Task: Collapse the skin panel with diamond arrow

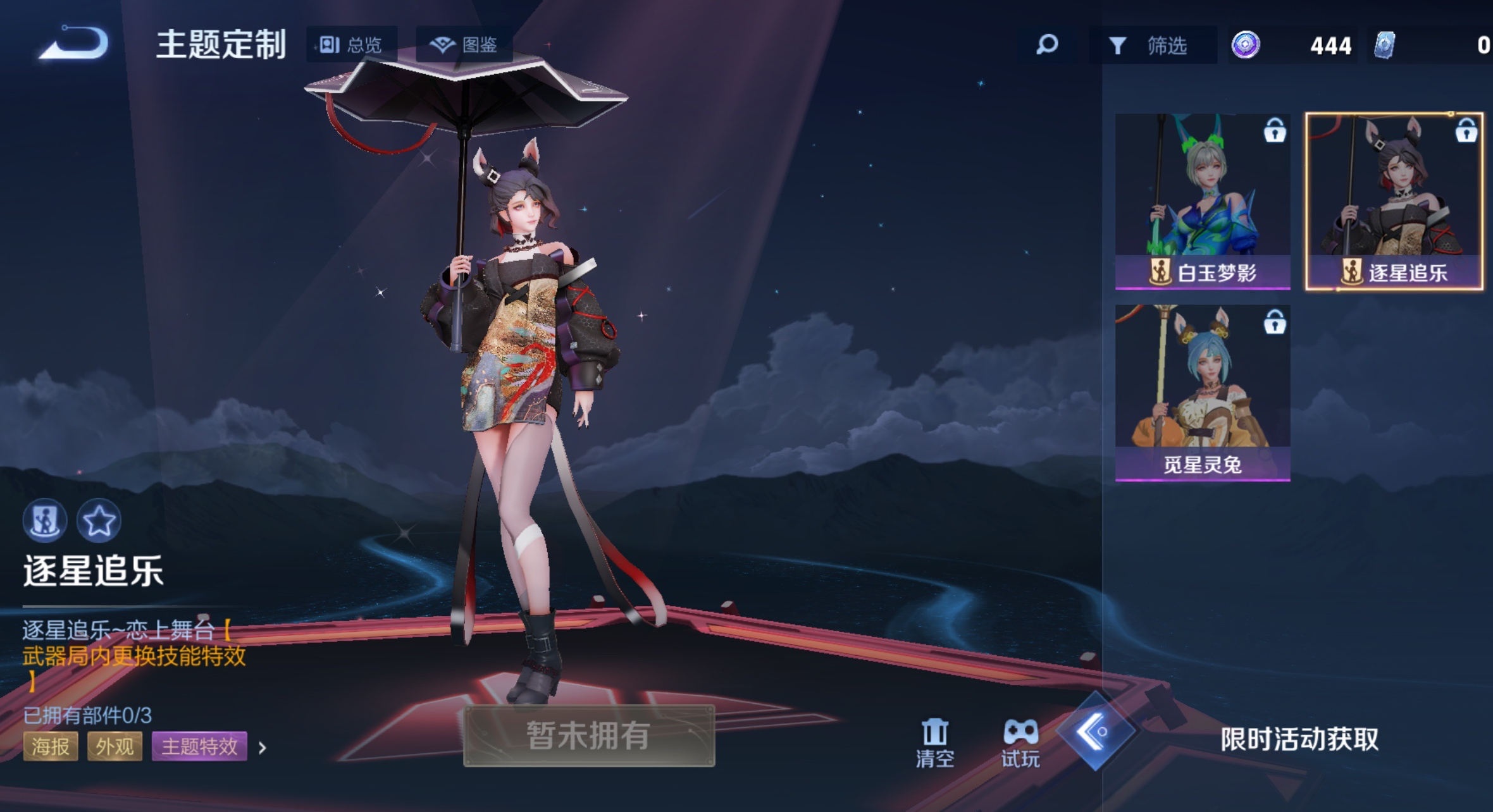Action: [x=1096, y=732]
